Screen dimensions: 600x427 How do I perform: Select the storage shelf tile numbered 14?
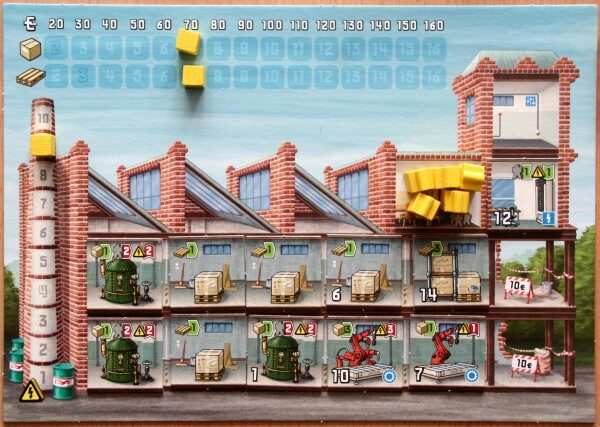tap(450, 272)
